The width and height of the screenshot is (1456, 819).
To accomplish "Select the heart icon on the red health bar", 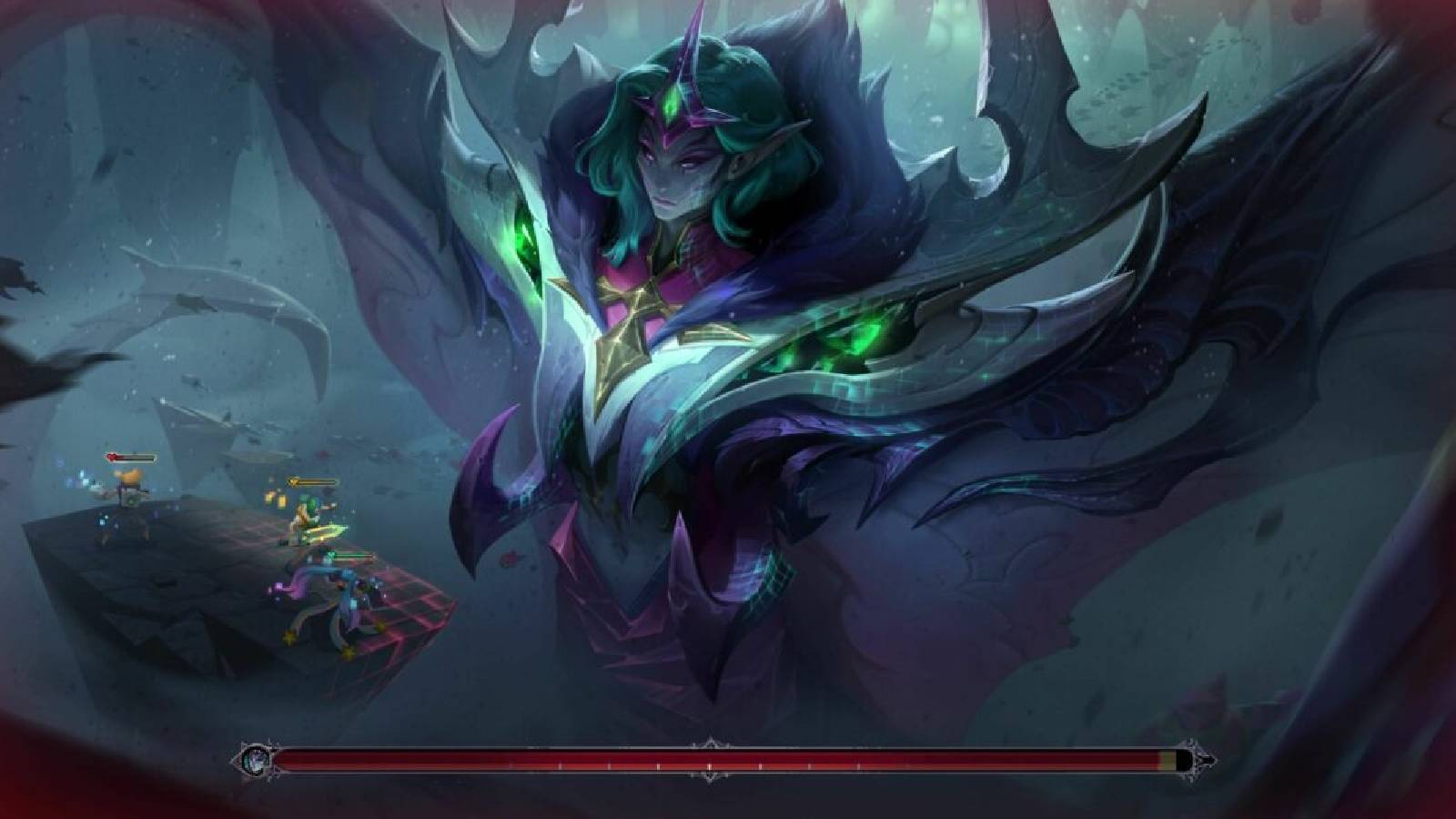I will pyautogui.click(x=111, y=456).
